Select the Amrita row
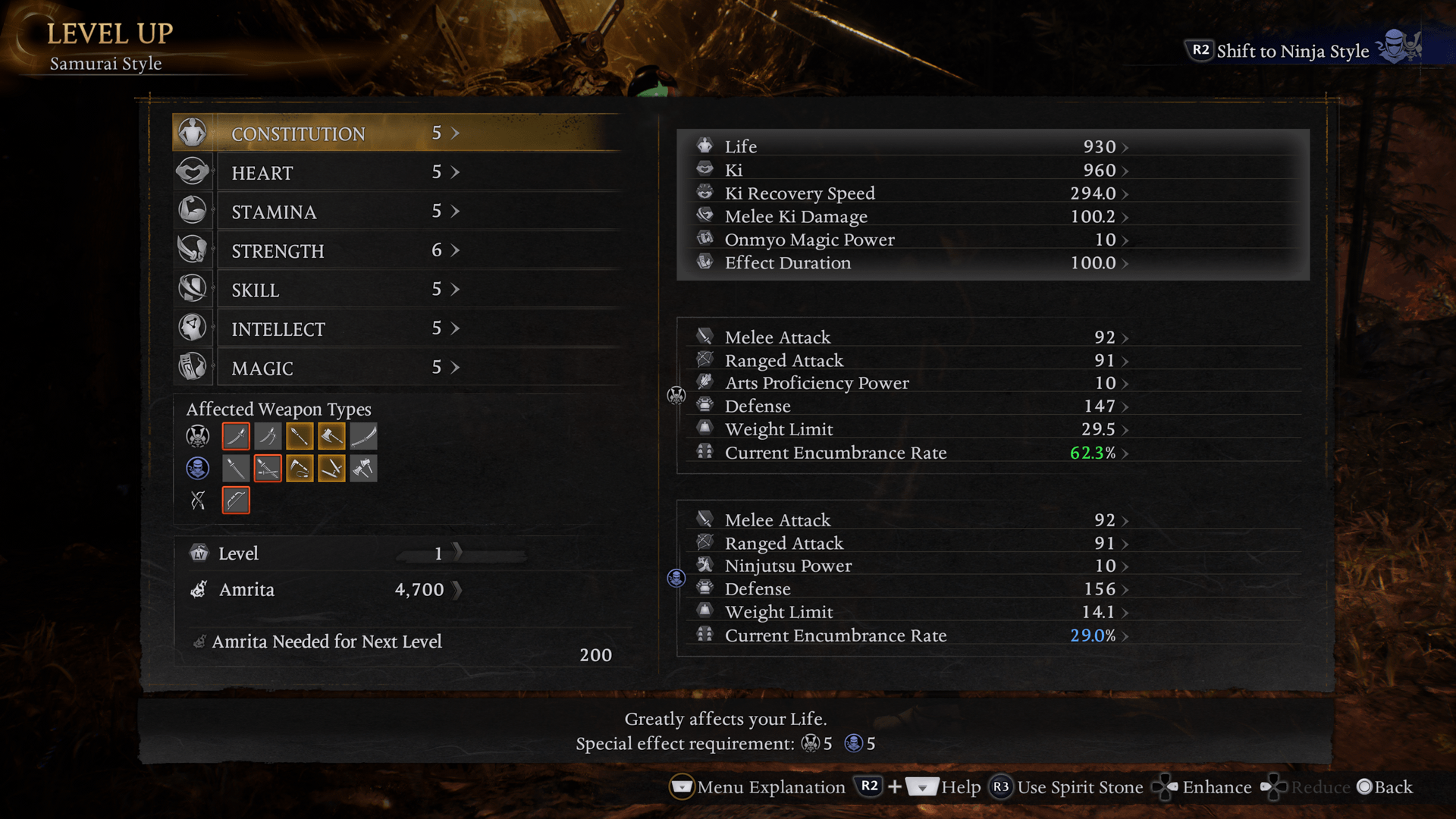 coord(326,589)
